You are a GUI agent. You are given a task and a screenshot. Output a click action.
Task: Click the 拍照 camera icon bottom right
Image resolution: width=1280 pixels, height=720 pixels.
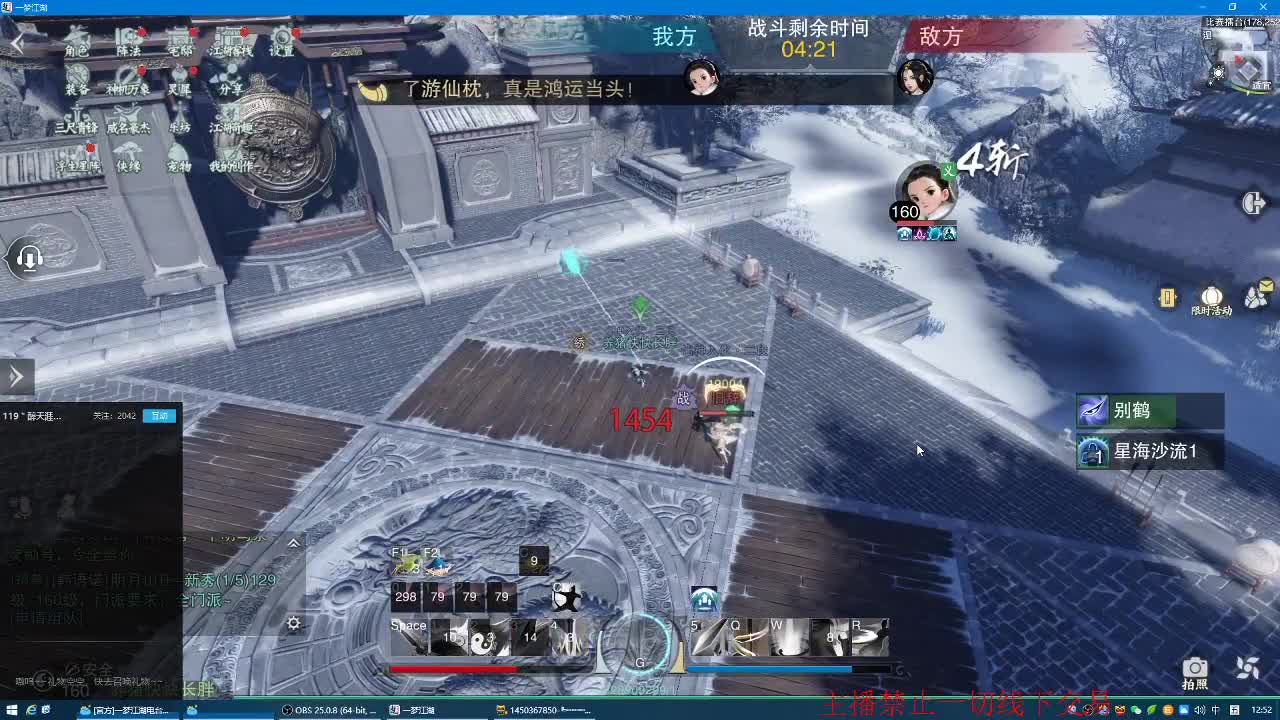tap(1196, 666)
